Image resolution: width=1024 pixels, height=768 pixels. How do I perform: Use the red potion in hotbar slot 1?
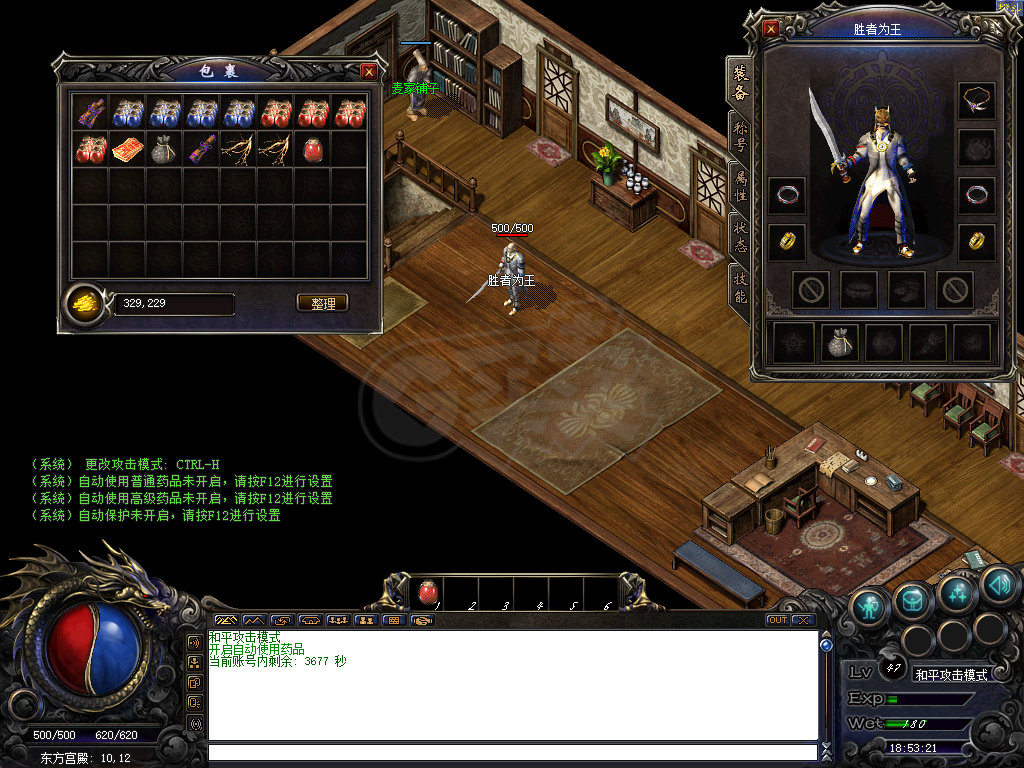click(427, 593)
